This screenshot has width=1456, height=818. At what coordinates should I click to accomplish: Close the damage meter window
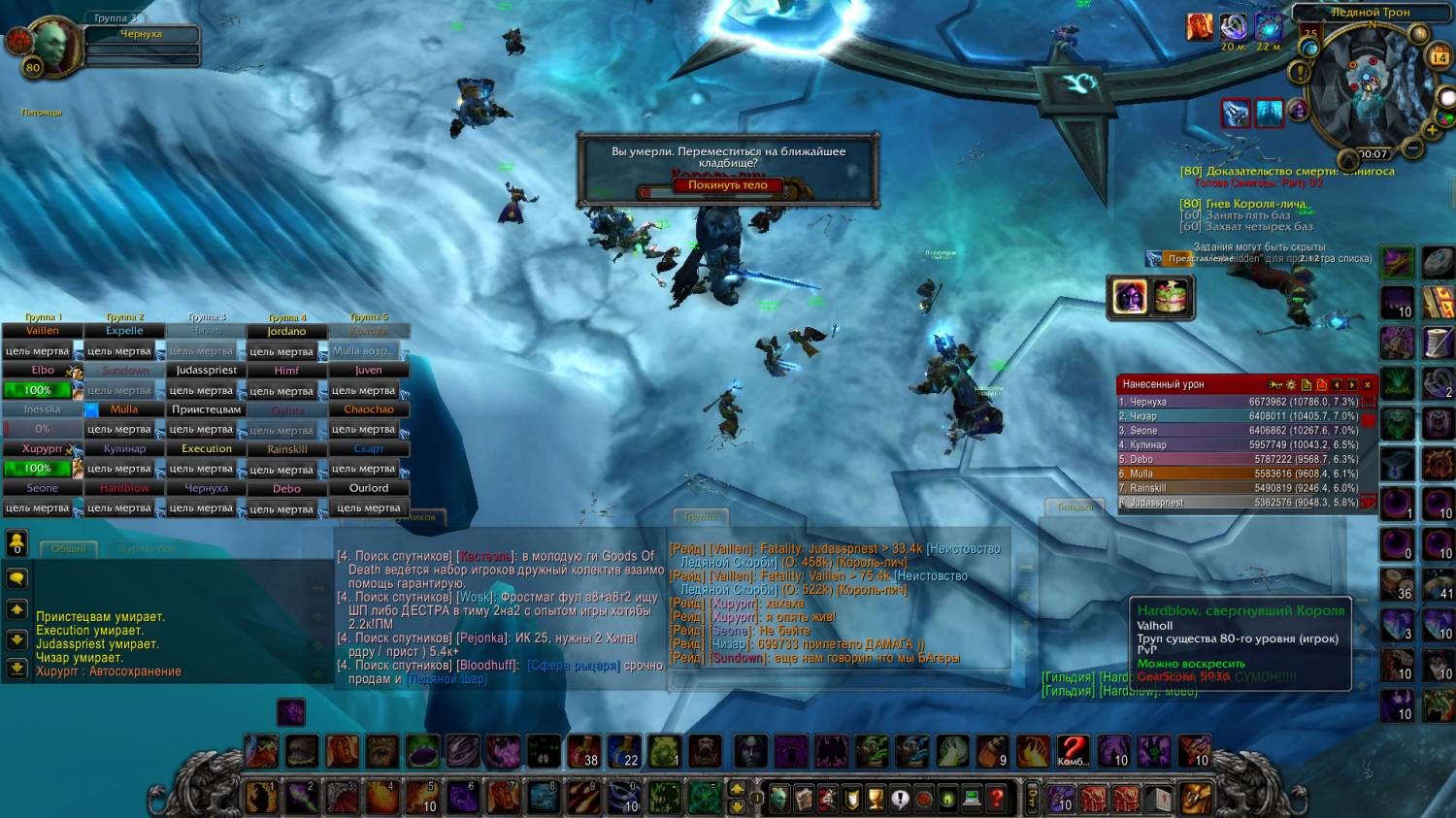point(1368,385)
